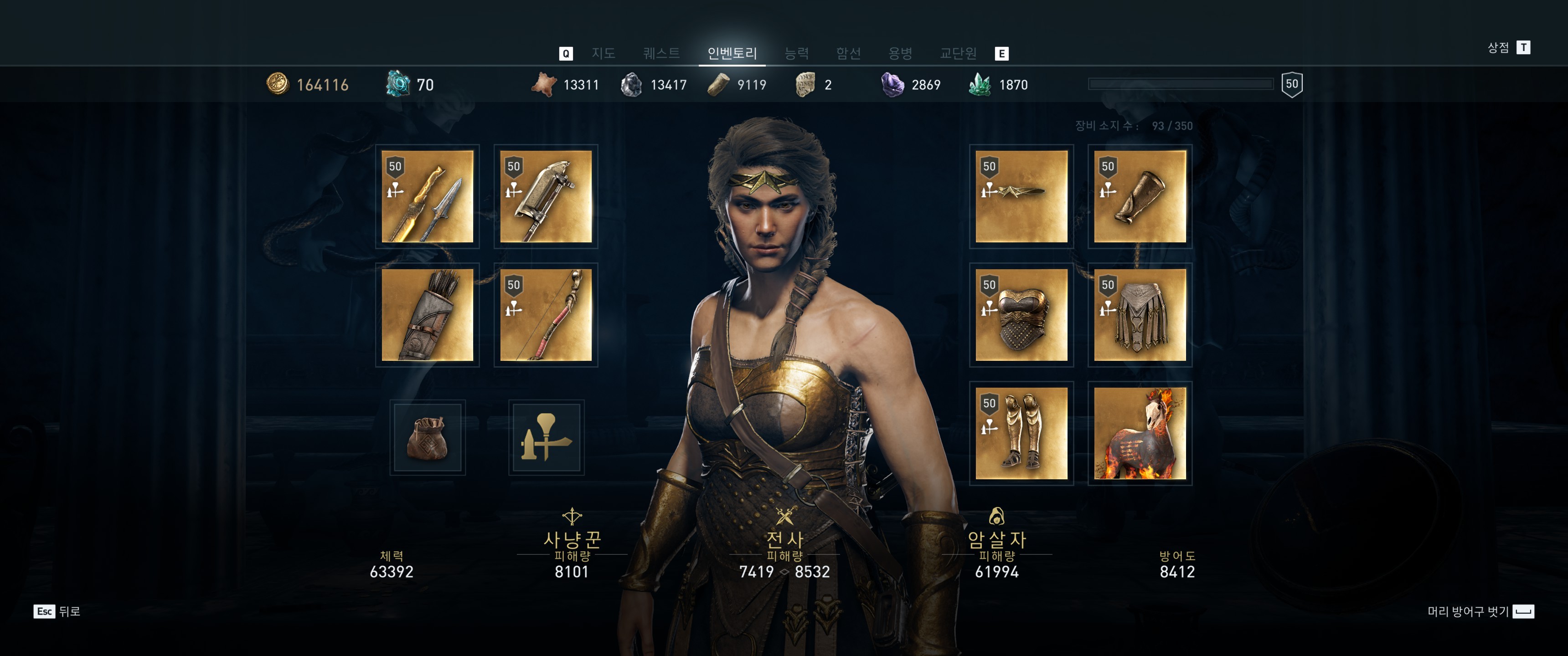Open the 퀘스트 tab
1568x656 pixels.
pyautogui.click(x=661, y=53)
